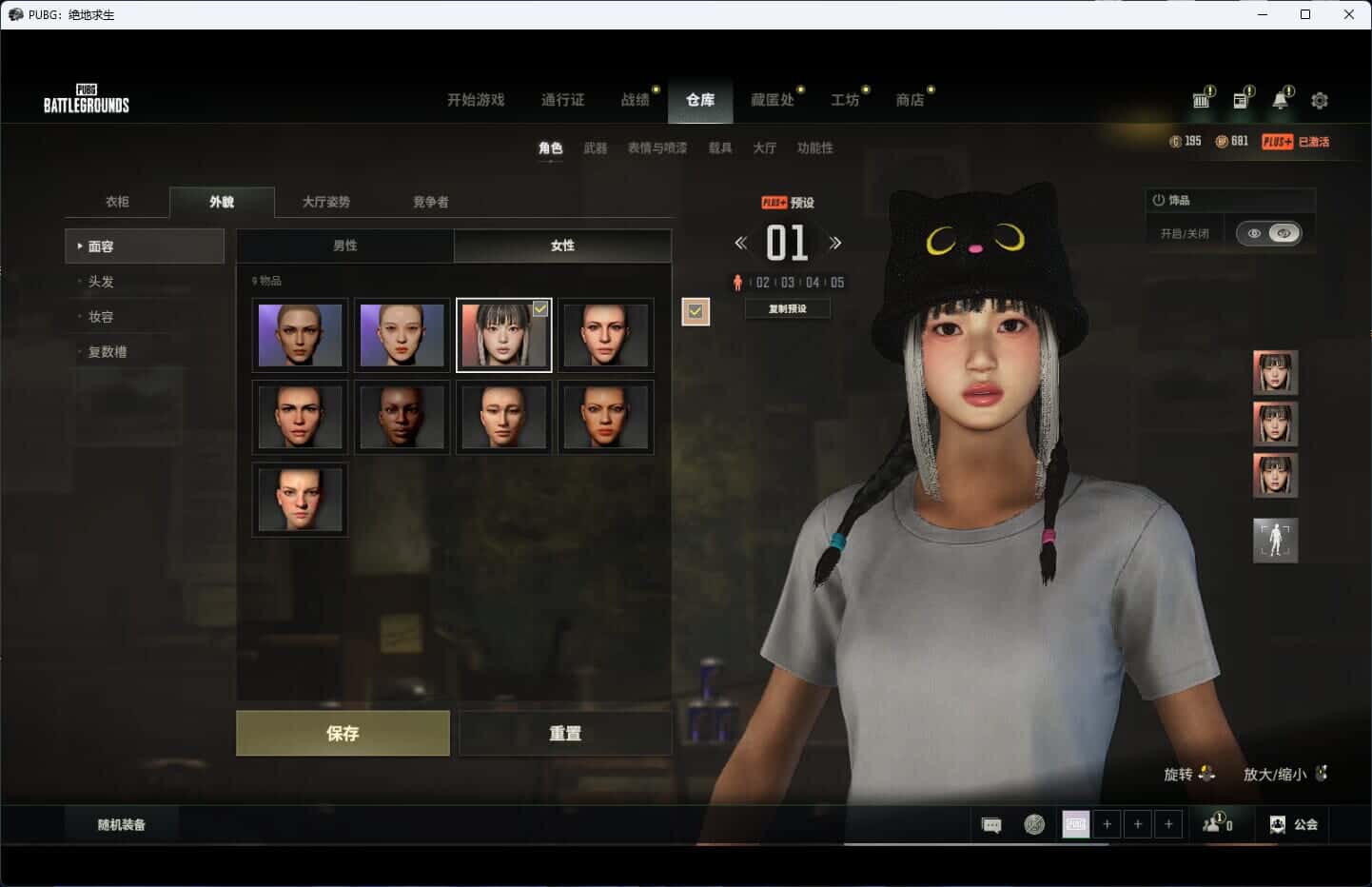Open the 衣柜 wardrobe tab
The width and height of the screenshot is (1372, 887).
(117, 202)
